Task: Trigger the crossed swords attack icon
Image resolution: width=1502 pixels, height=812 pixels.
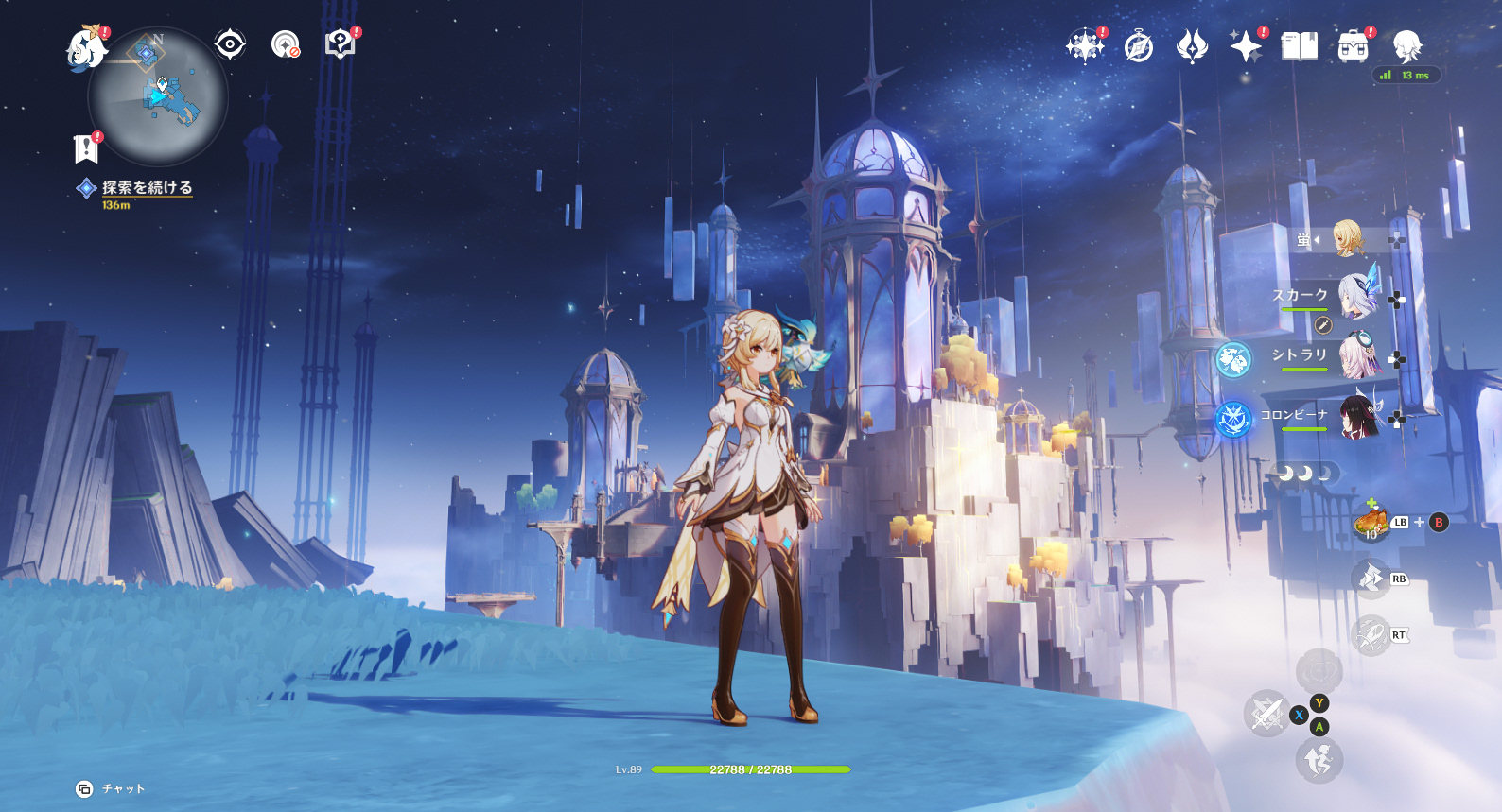Action: pyautogui.click(x=1266, y=714)
